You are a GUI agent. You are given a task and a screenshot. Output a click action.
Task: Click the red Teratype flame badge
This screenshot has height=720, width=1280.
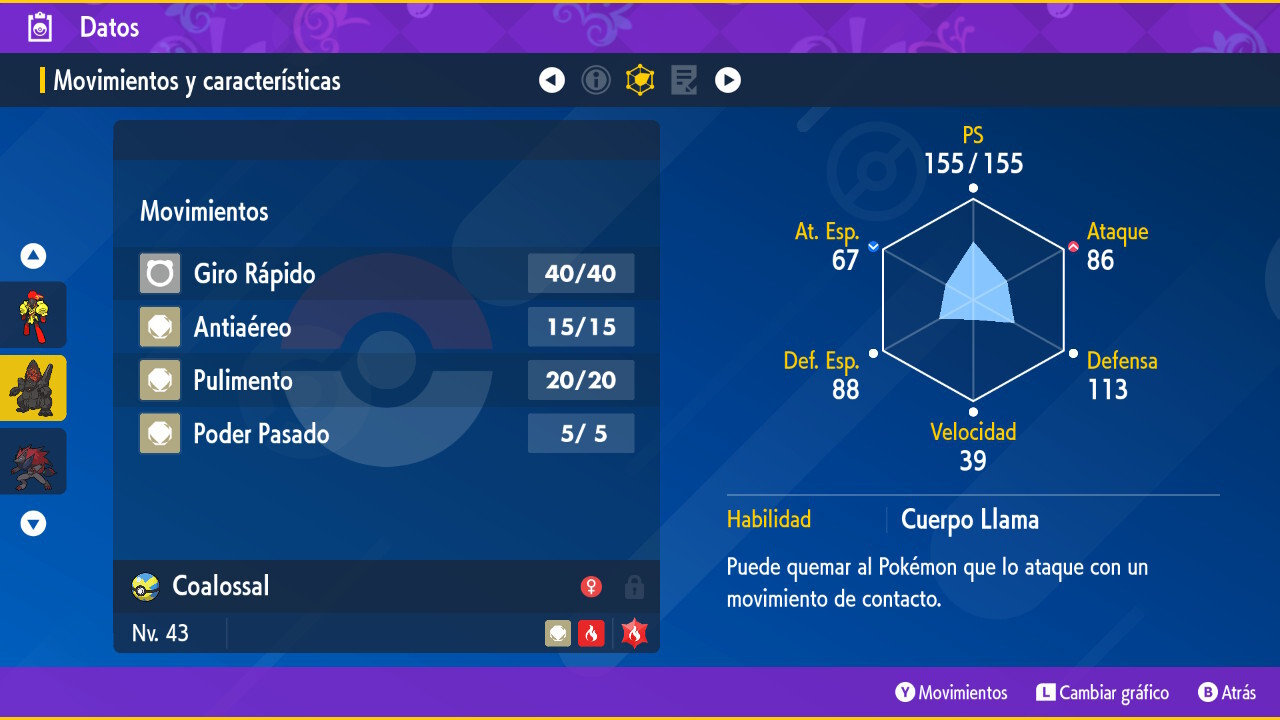pyautogui.click(x=632, y=632)
